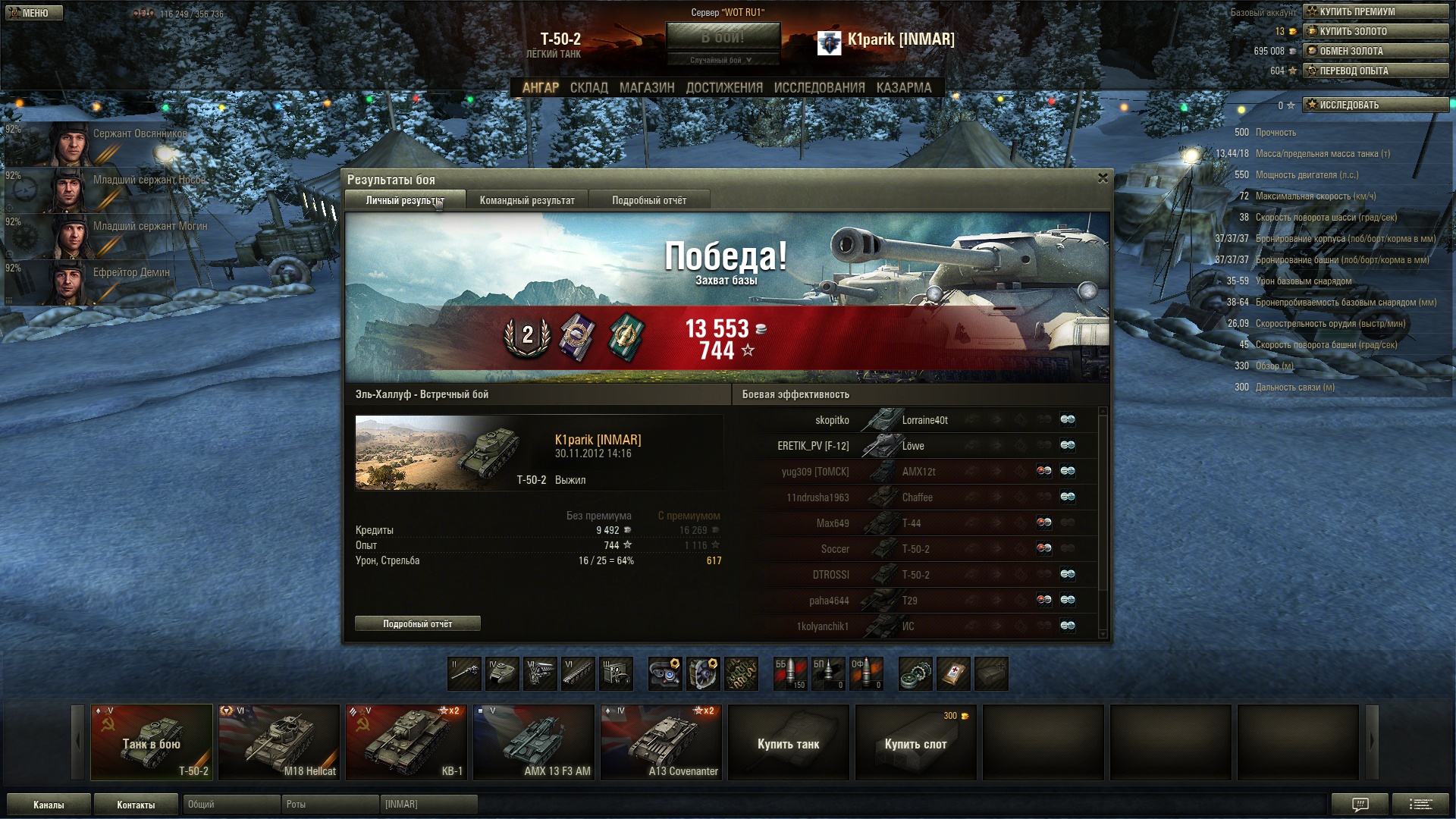Viewport: 1456px width, 819px height.
Task: Choose the КВ-1 tank in carousel
Action: 406,742
